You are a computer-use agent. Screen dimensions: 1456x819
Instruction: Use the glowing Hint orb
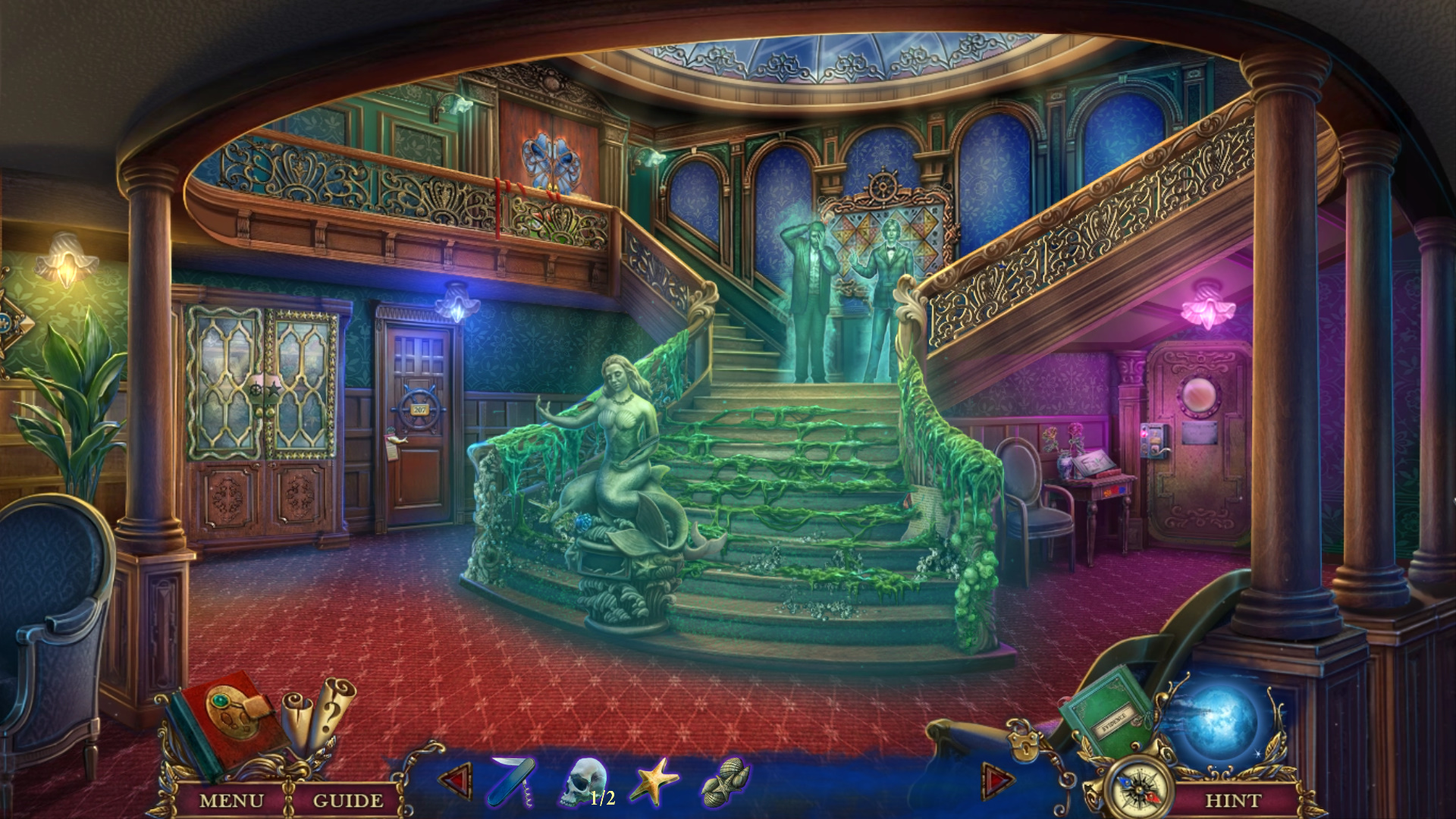1220,722
